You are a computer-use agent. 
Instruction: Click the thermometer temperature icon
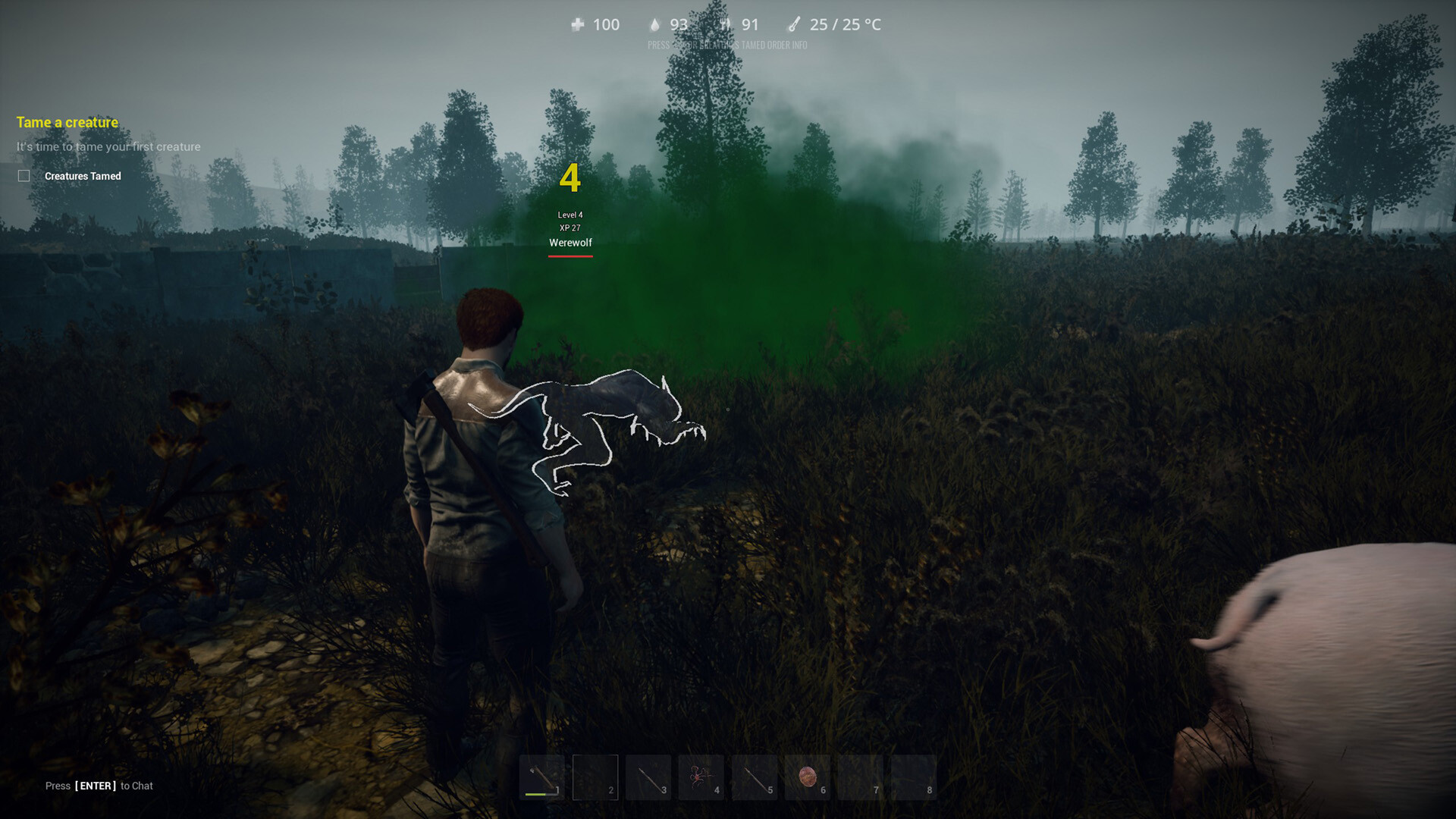(795, 24)
